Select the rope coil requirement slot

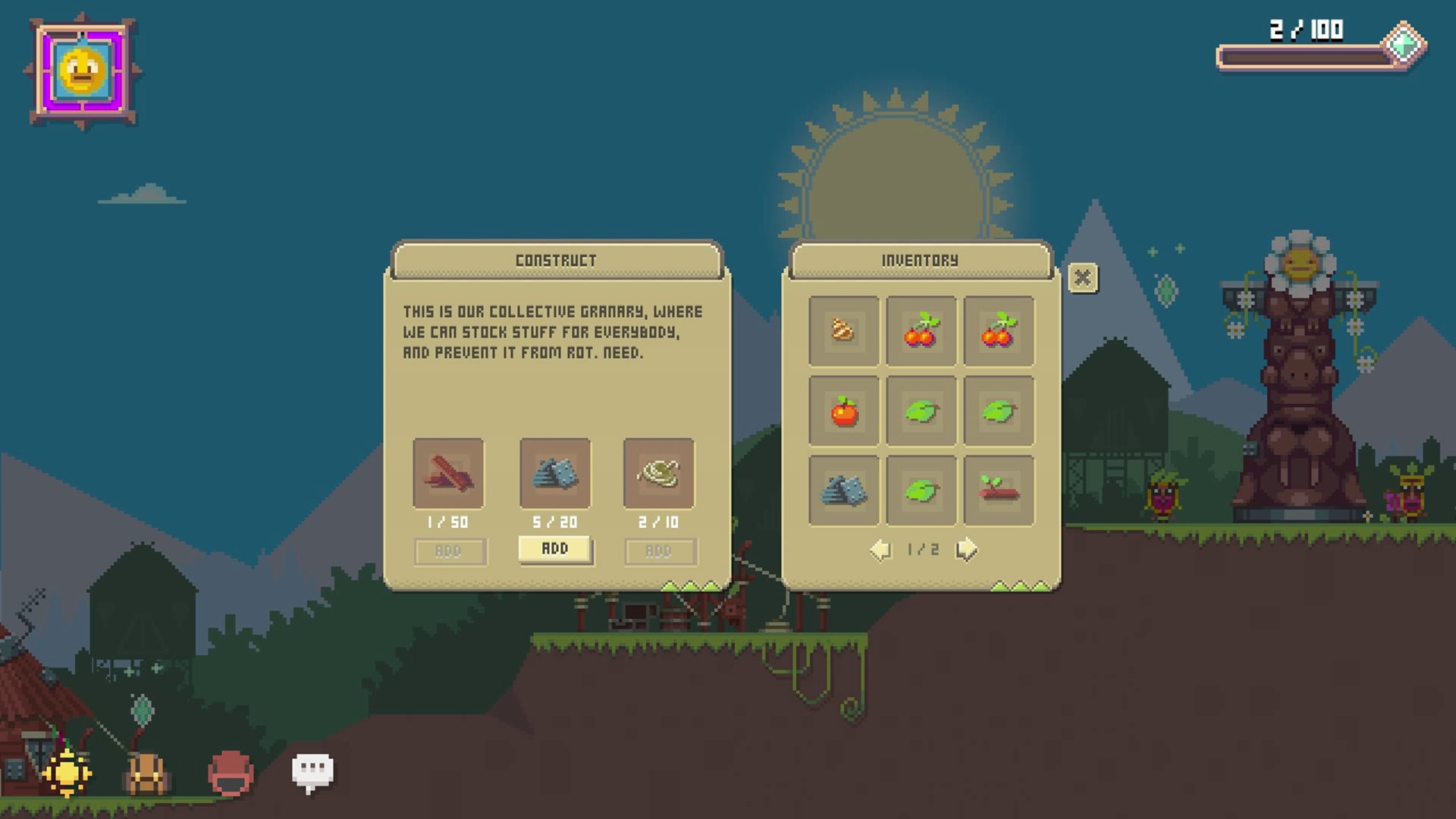658,473
